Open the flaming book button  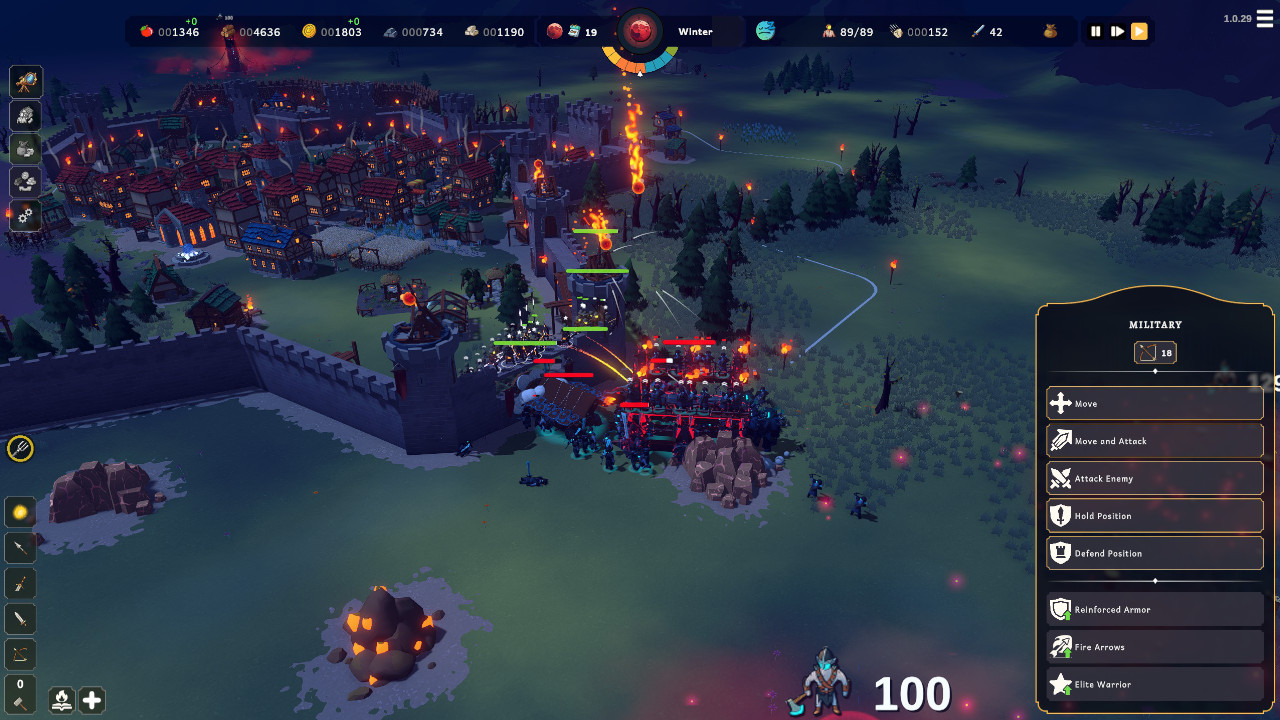point(62,700)
